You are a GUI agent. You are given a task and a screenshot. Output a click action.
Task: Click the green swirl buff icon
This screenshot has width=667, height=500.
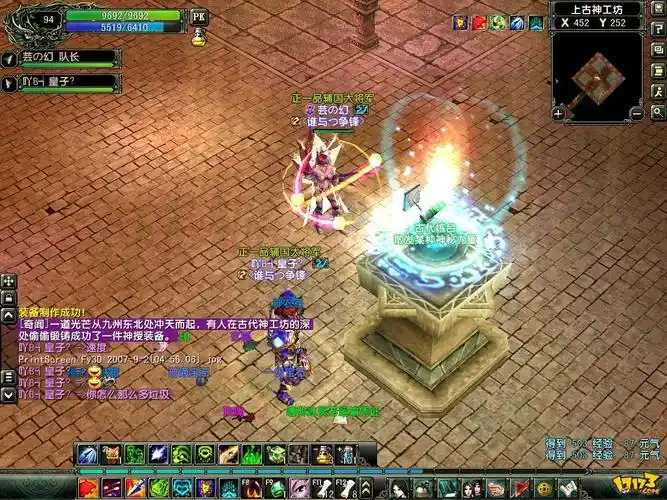497,22
